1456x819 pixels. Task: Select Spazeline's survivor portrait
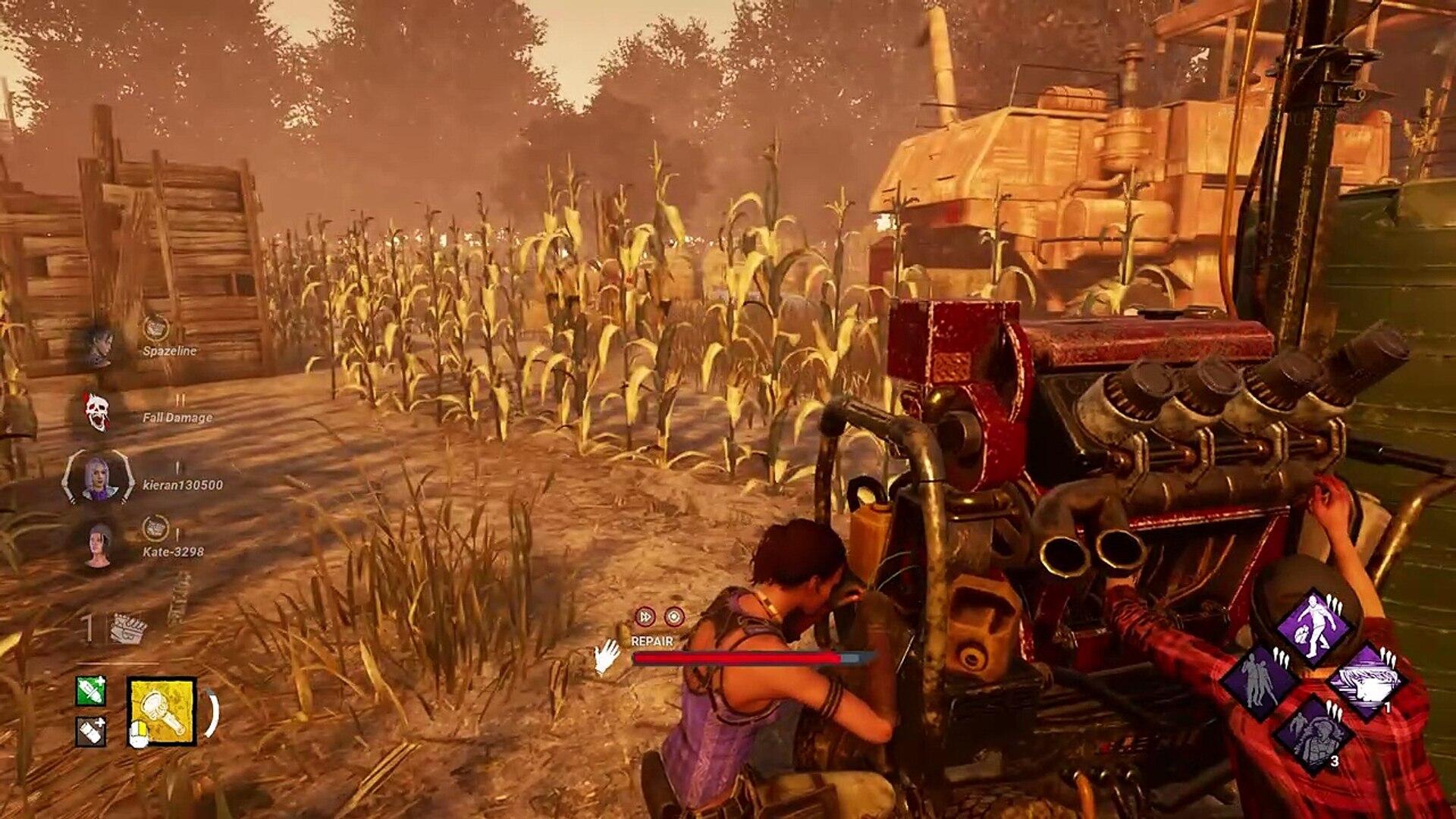[x=98, y=345]
